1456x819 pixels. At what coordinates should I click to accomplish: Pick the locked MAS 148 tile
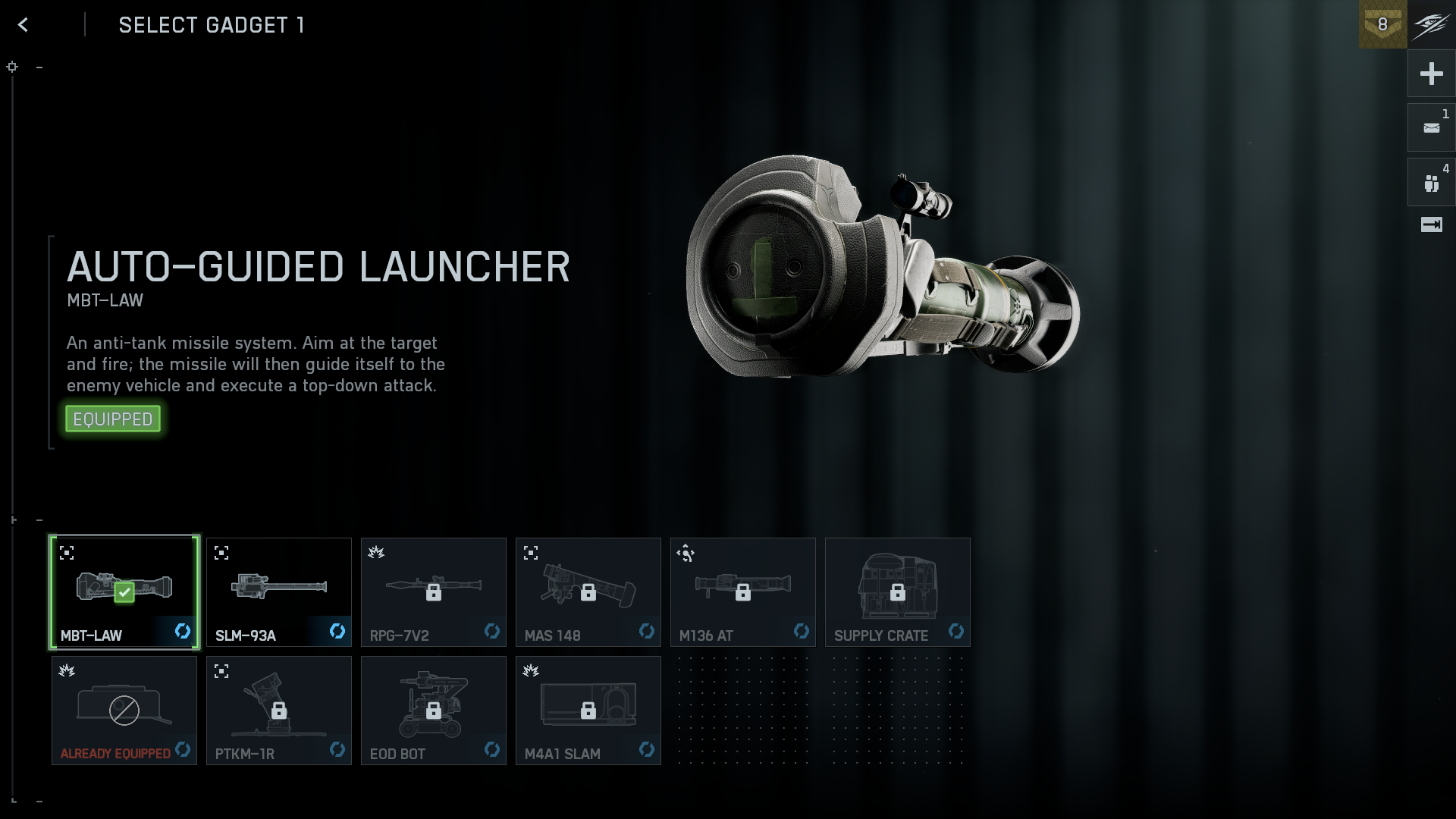[588, 591]
